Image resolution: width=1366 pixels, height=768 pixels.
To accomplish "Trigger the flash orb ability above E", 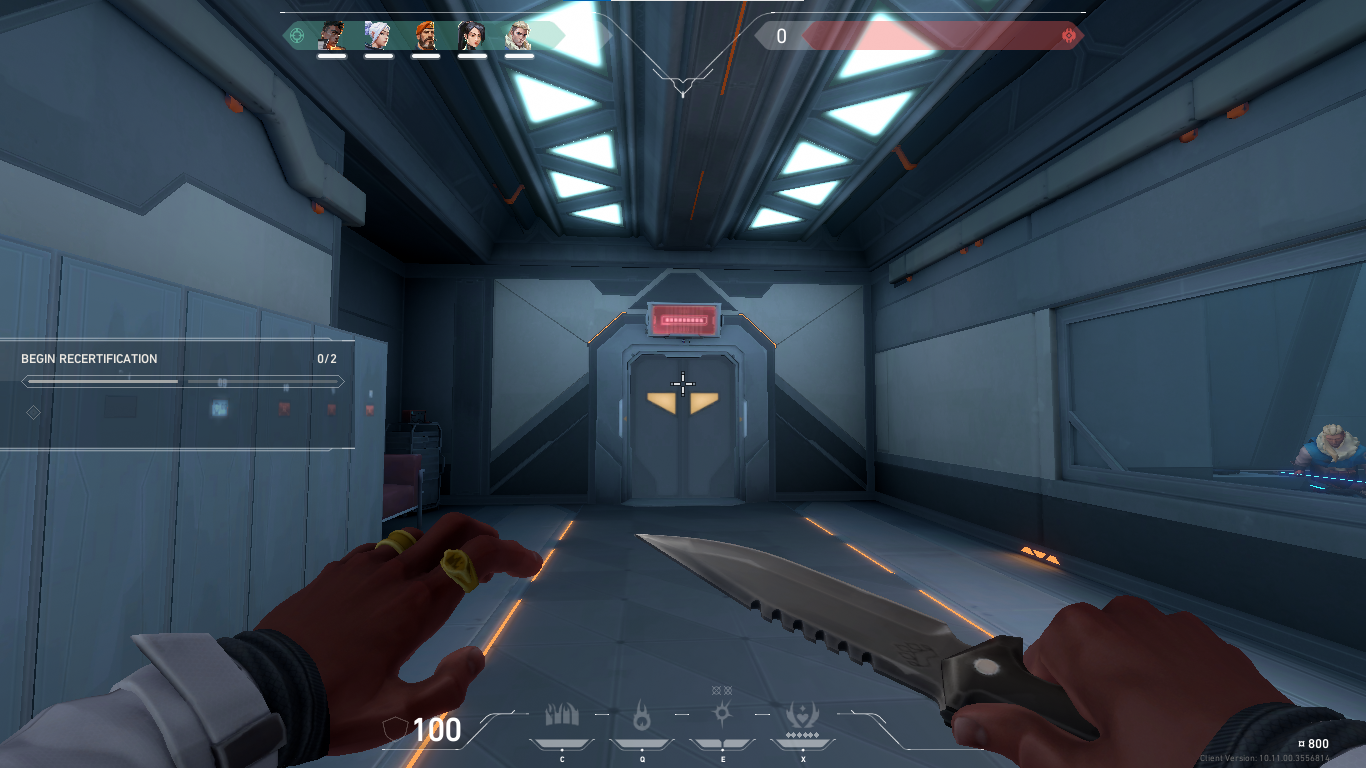I will coord(722,714).
